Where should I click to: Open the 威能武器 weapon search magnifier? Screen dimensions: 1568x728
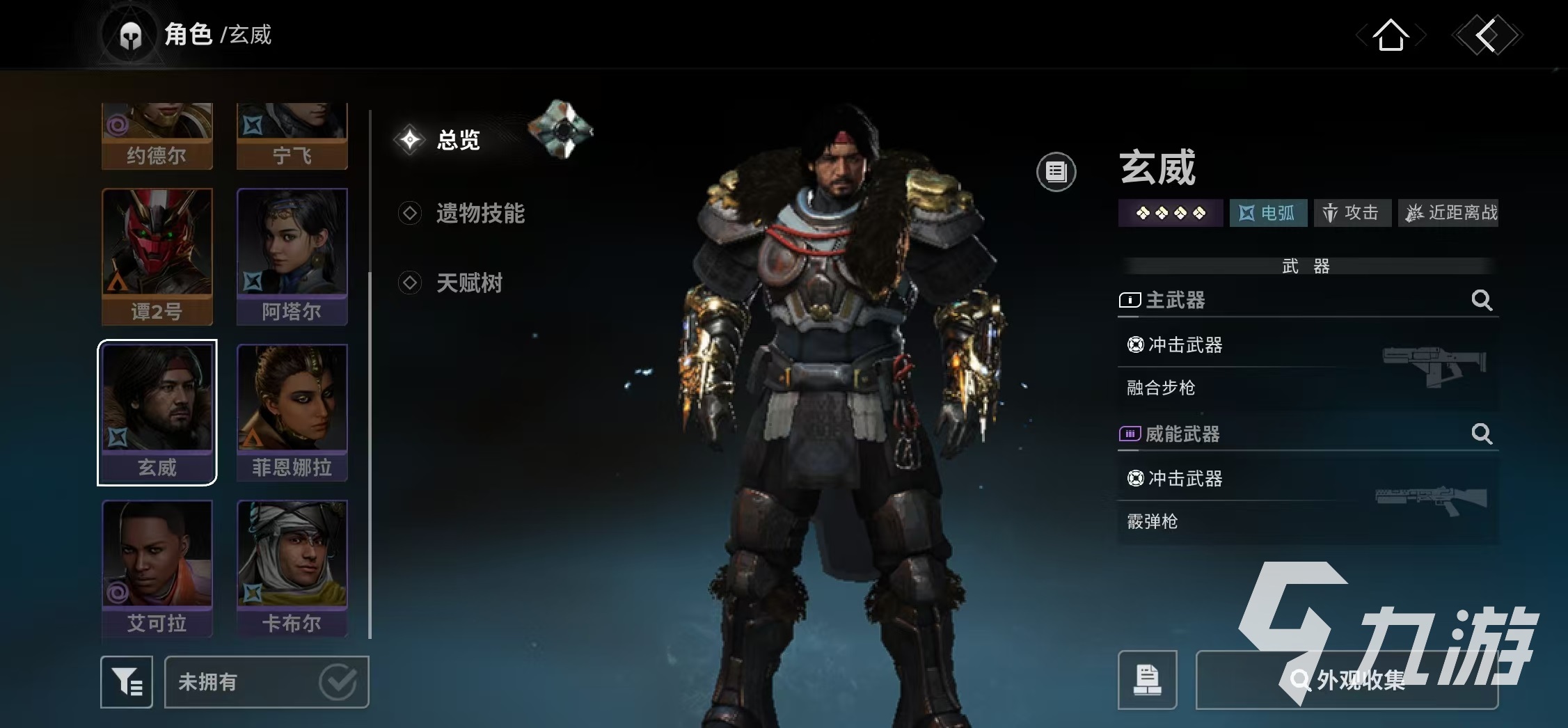click(x=1482, y=434)
